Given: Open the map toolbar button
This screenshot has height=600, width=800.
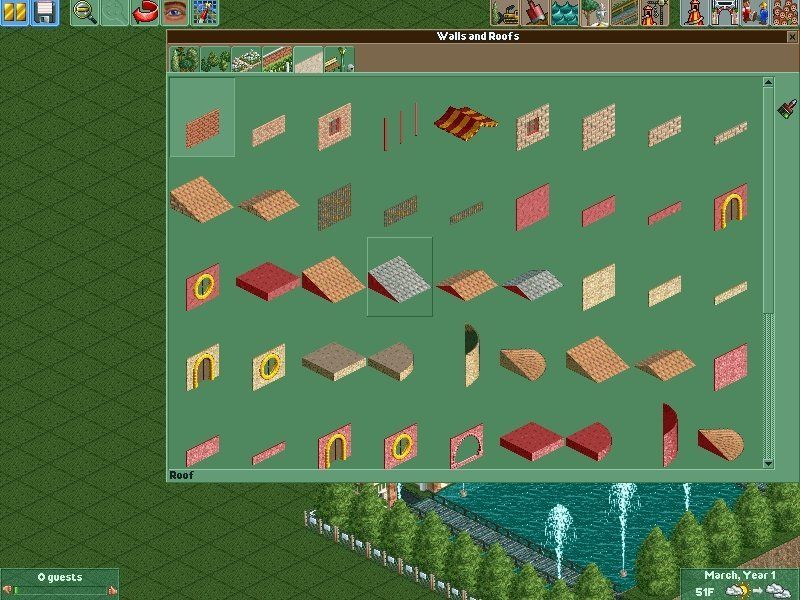Looking at the screenshot, I should click(x=205, y=13).
